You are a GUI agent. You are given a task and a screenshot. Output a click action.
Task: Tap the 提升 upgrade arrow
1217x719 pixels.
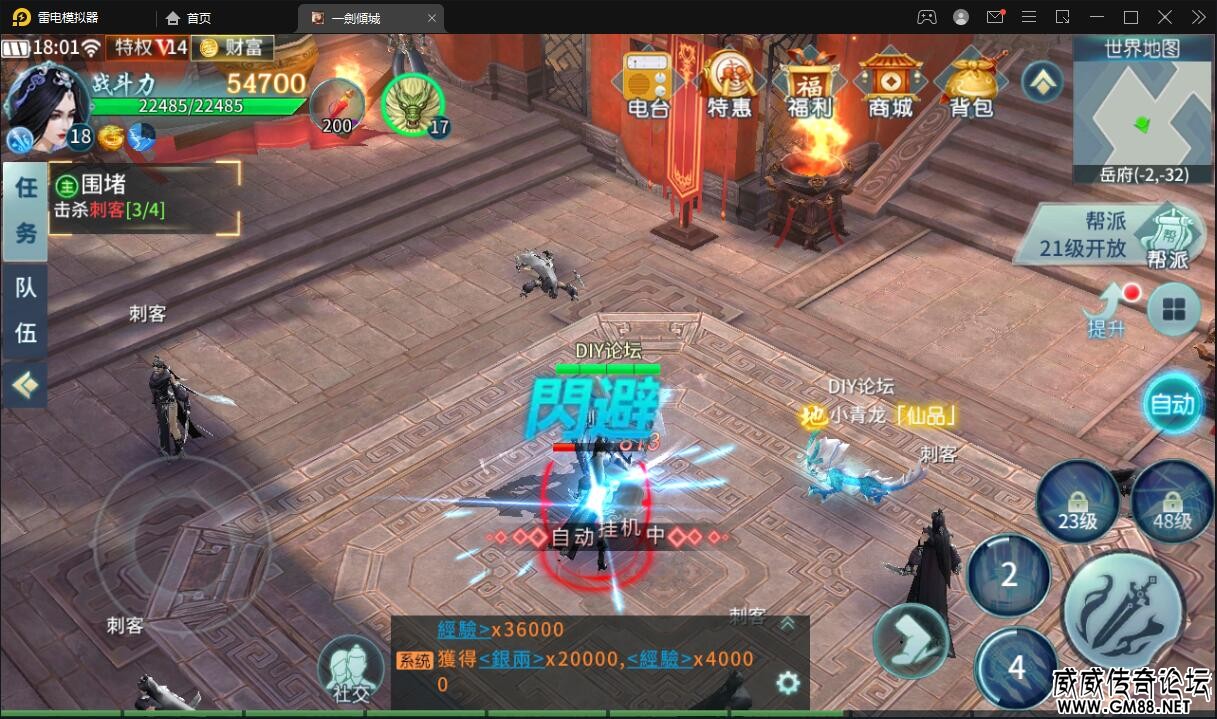1106,309
